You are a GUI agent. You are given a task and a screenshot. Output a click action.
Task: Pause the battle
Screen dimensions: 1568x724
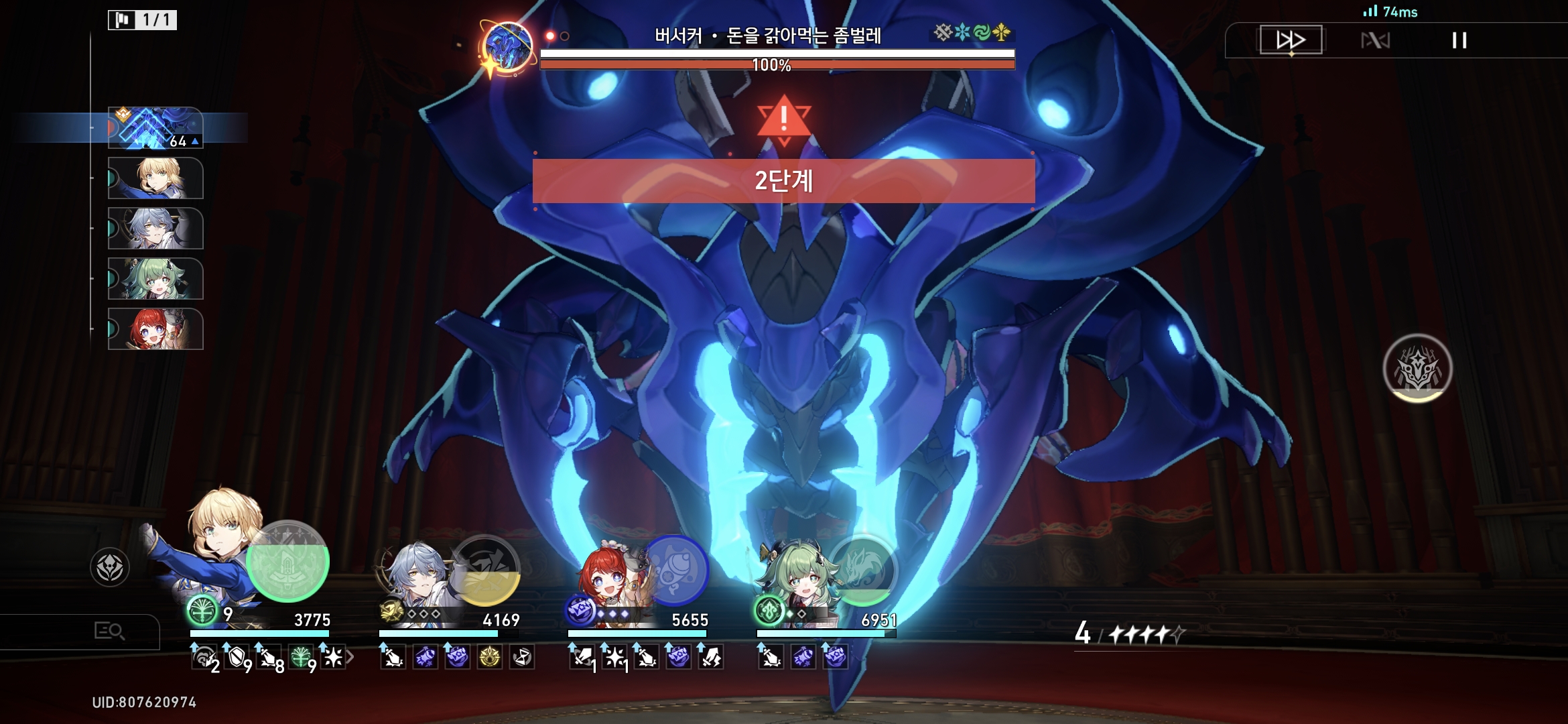pos(1459,41)
